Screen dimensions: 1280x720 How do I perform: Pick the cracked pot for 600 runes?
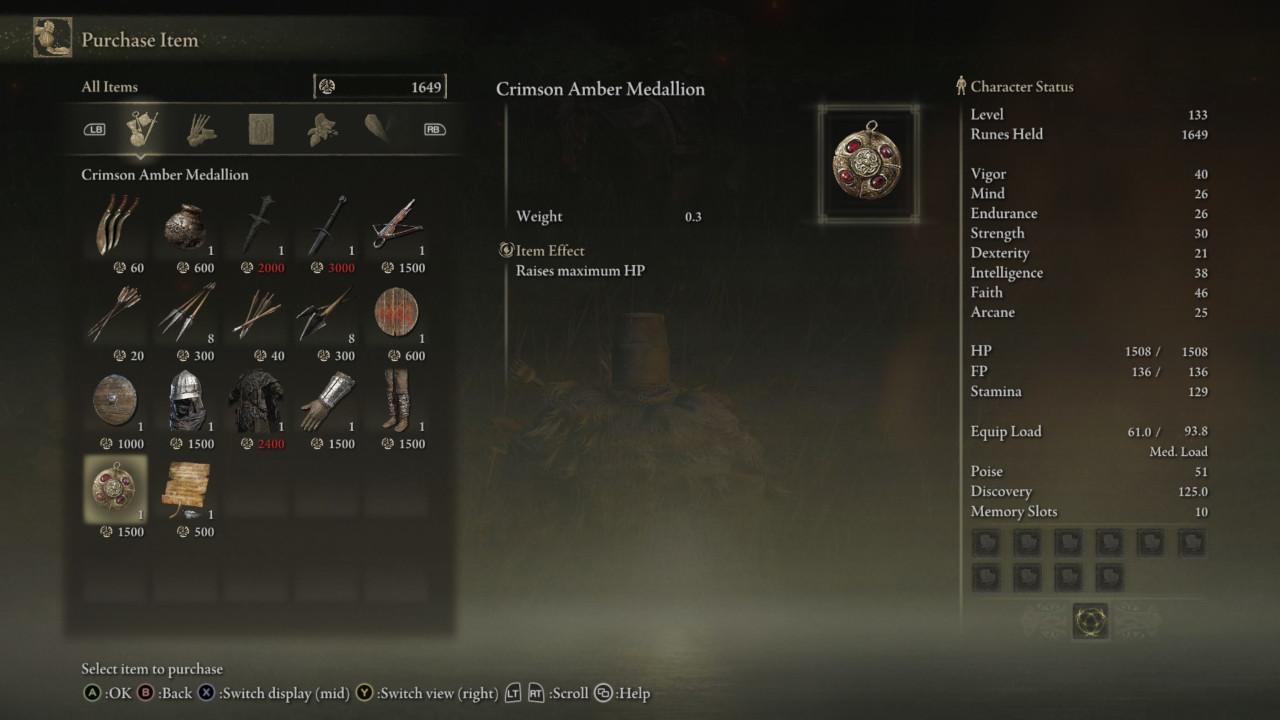pos(186,225)
